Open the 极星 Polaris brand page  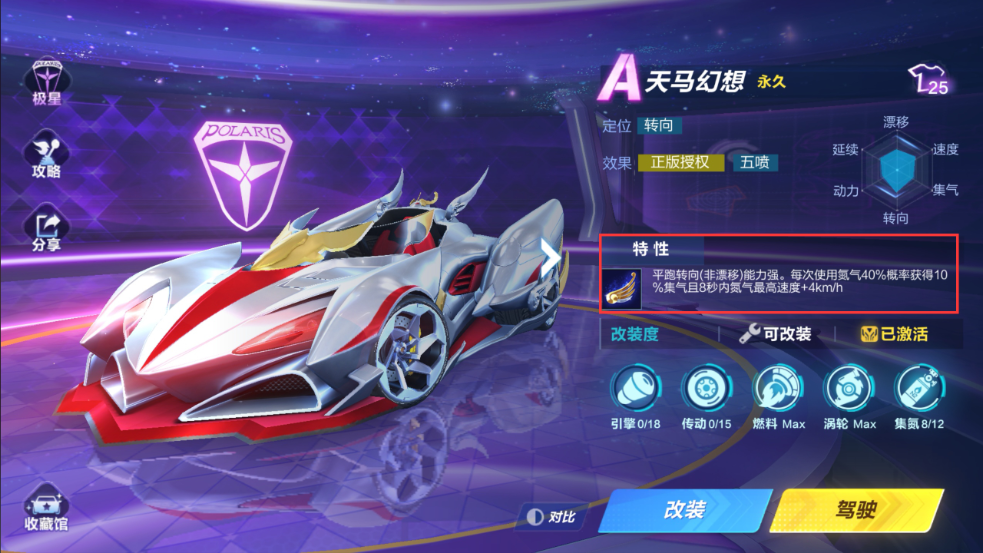click(x=47, y=78)
